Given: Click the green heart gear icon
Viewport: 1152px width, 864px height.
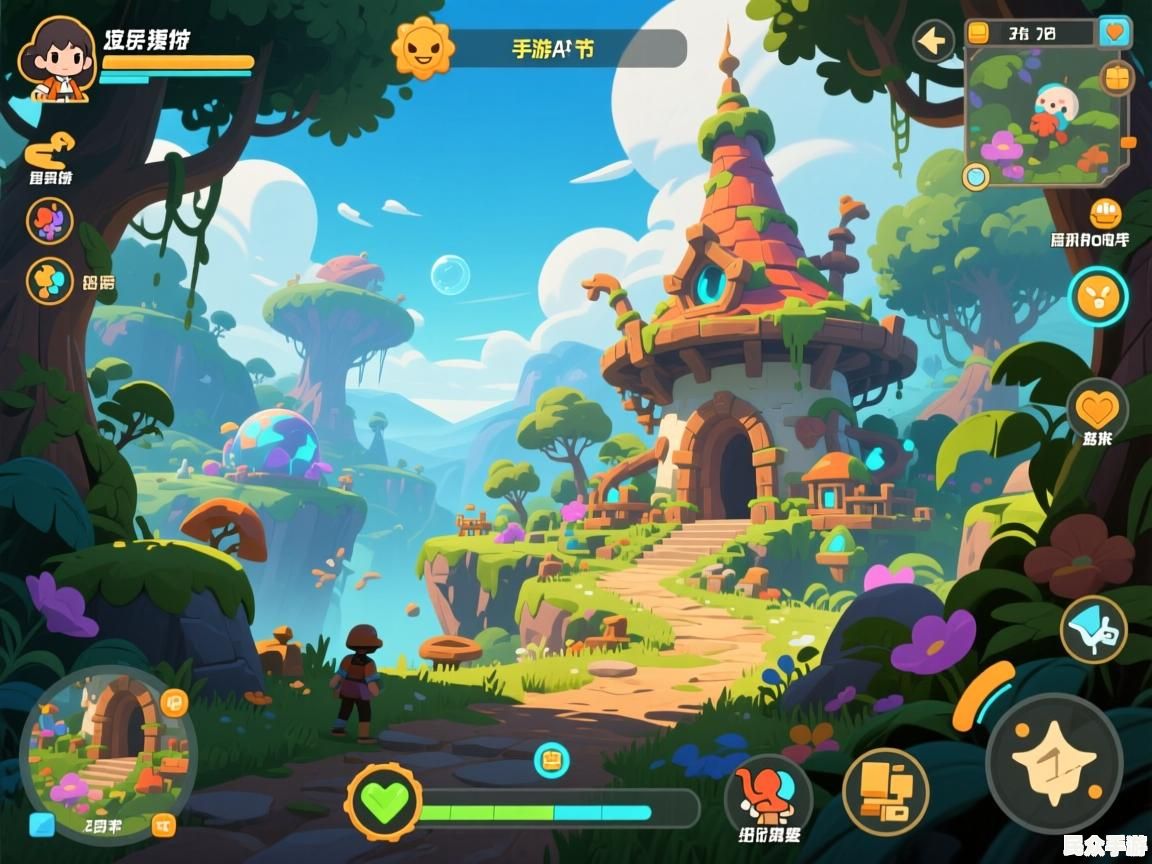Looking at the screenshot, I should point(383,801).
